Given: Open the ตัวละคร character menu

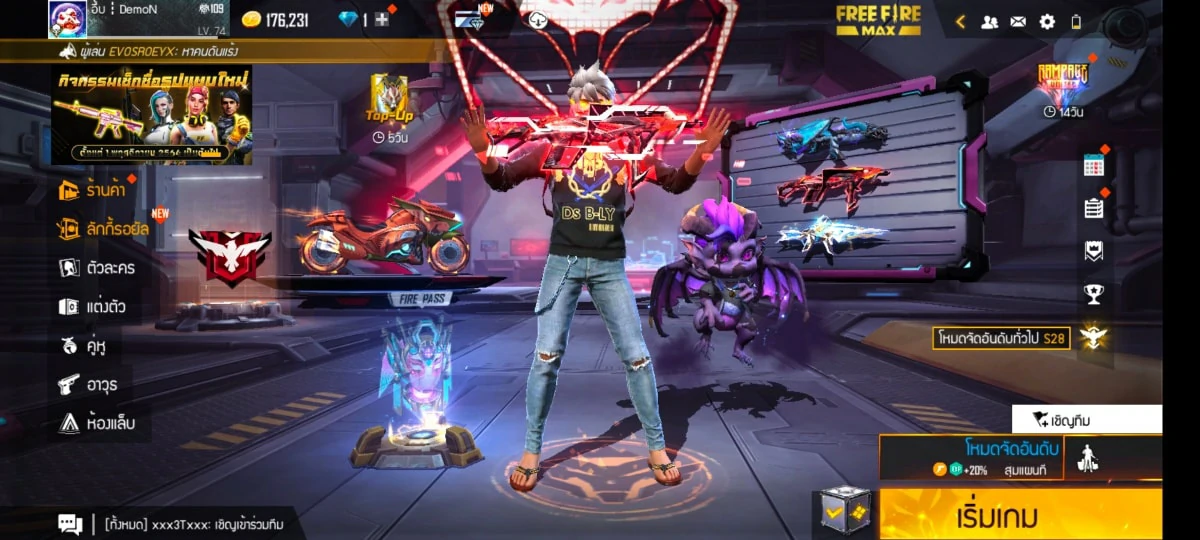Looking at the screenshot, I should pyautogui.click(x=97, y=268).
